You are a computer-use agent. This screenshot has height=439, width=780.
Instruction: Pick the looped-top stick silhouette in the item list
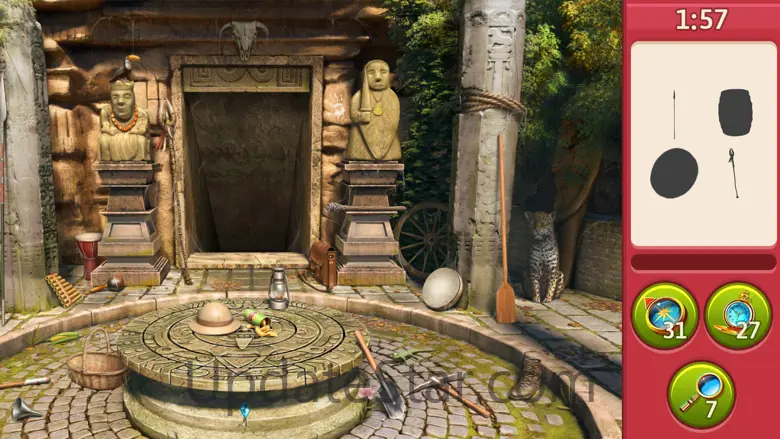[733, 172]
